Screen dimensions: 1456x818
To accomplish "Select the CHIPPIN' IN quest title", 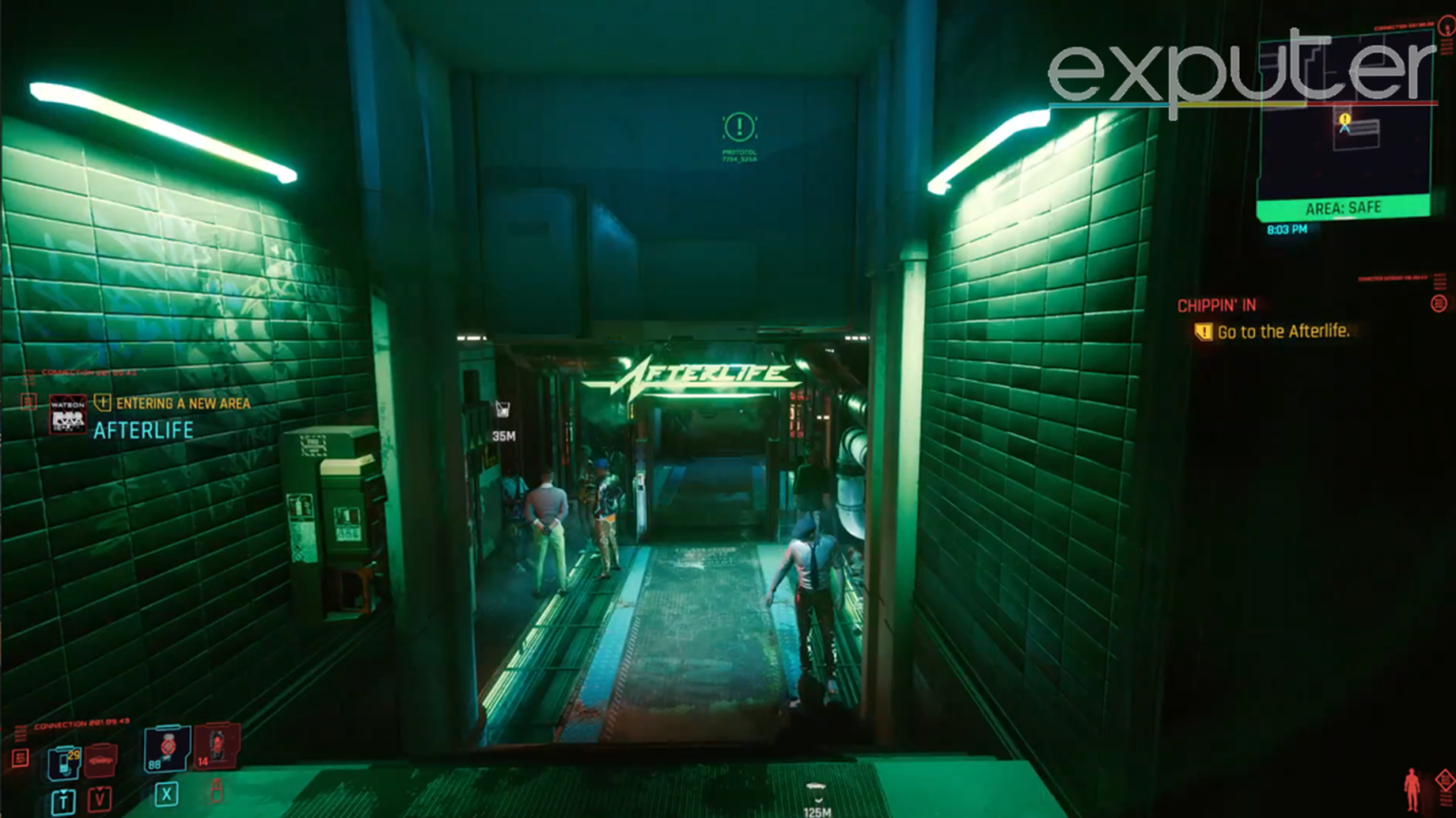I will 1216,305.
